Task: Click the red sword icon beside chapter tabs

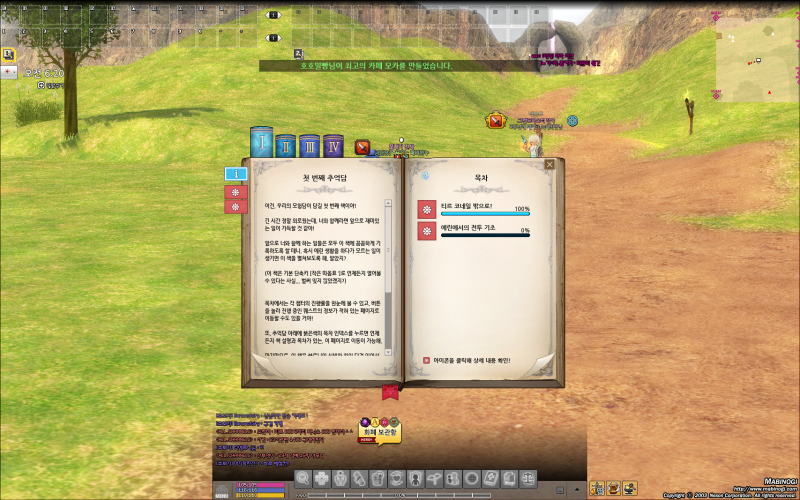Action: click(363, 147)
